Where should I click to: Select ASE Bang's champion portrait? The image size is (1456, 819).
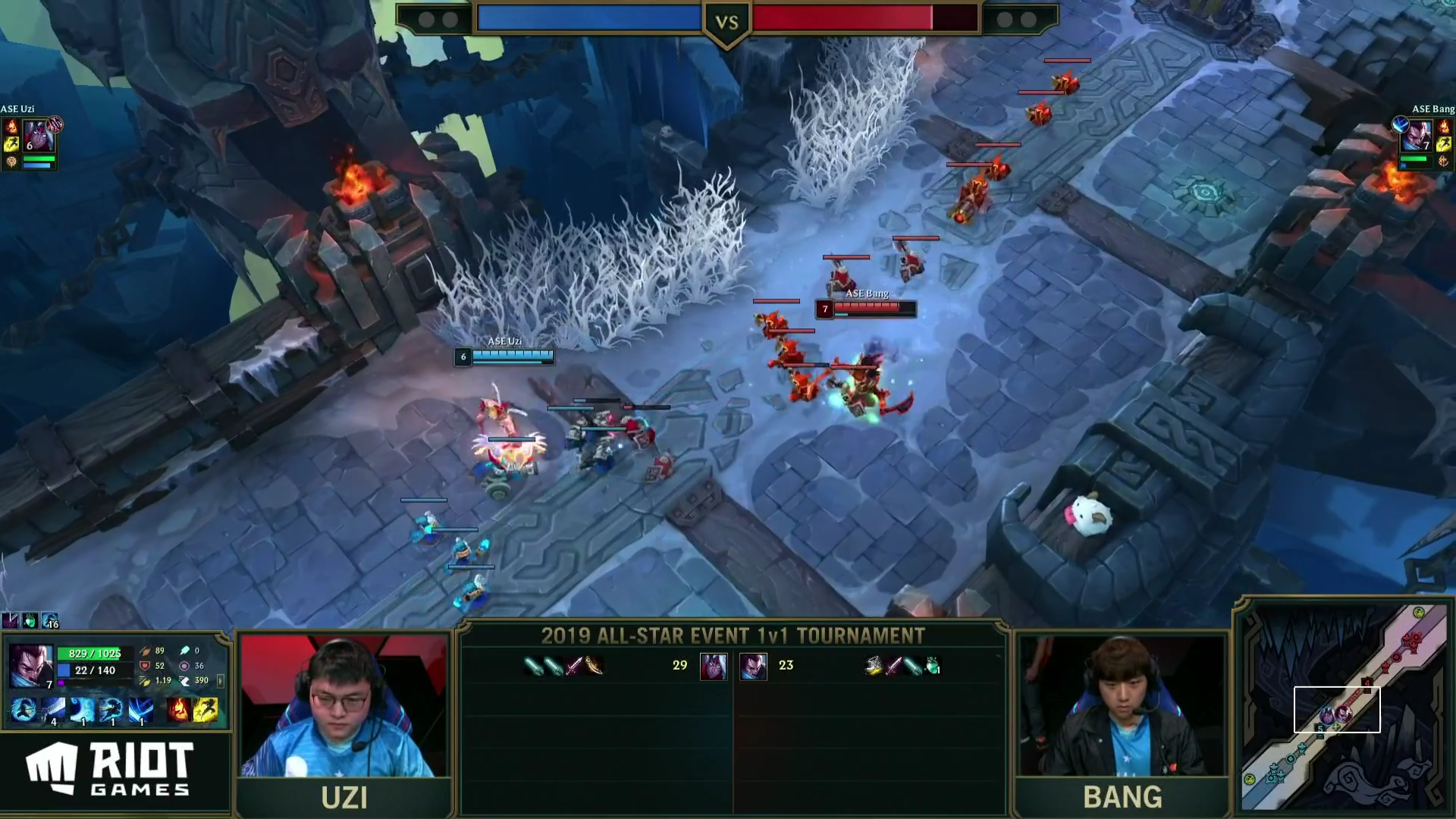pyautogui.click(x=1417, y=136)
